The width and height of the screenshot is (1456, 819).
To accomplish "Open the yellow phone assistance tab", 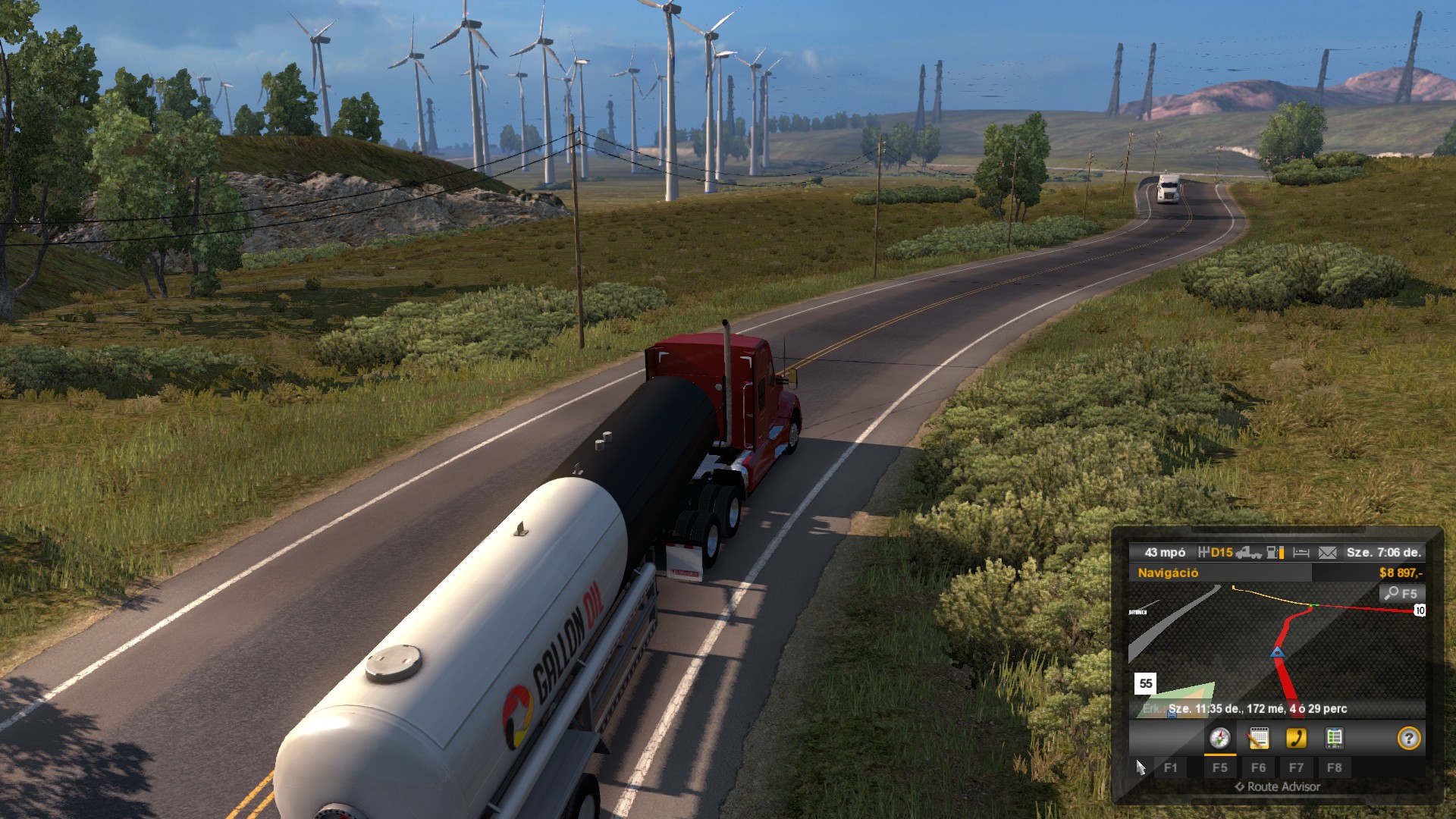I will (1296, 738).
